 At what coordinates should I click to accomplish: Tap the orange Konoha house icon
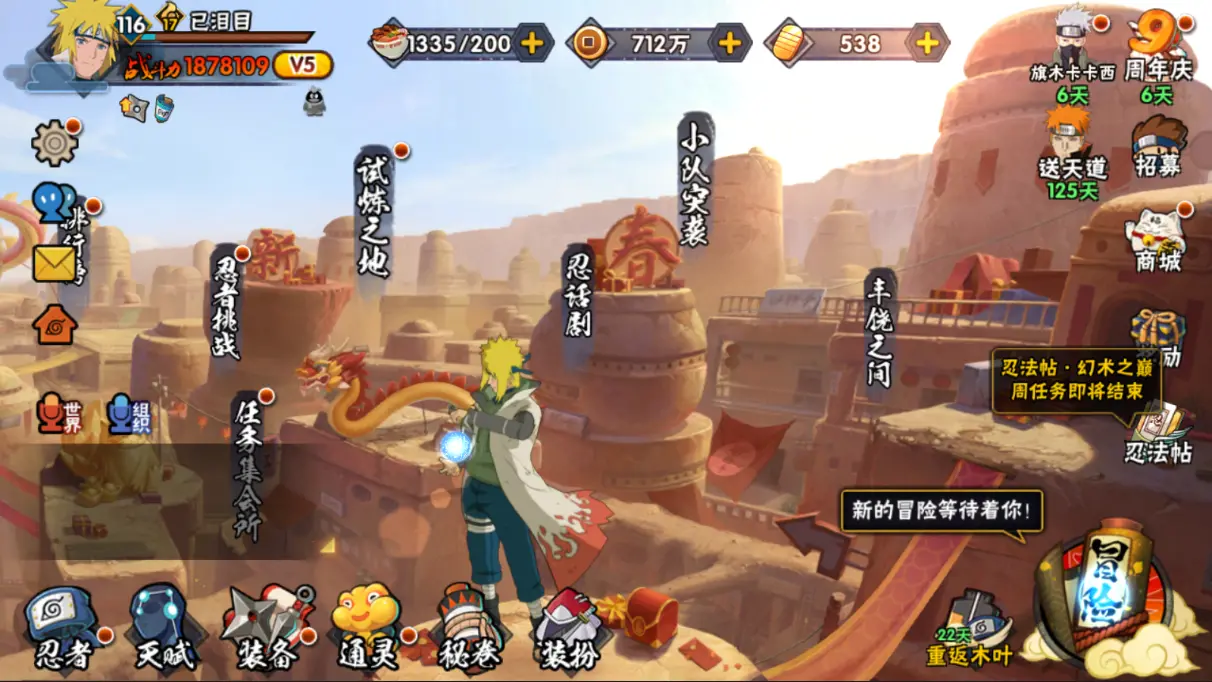click(x=55, y=324)
